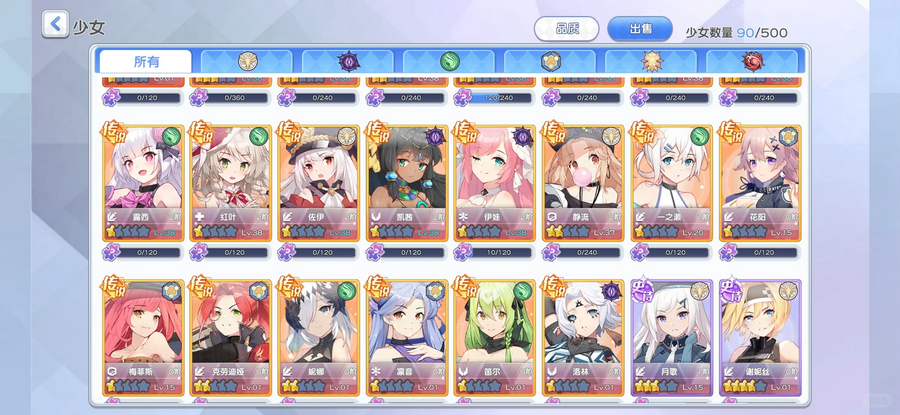The height and width of the screenshot is (415, 900).
Task: Switch to the 所有 all tab
Action: pyautogui.click(x=145, y=61)
